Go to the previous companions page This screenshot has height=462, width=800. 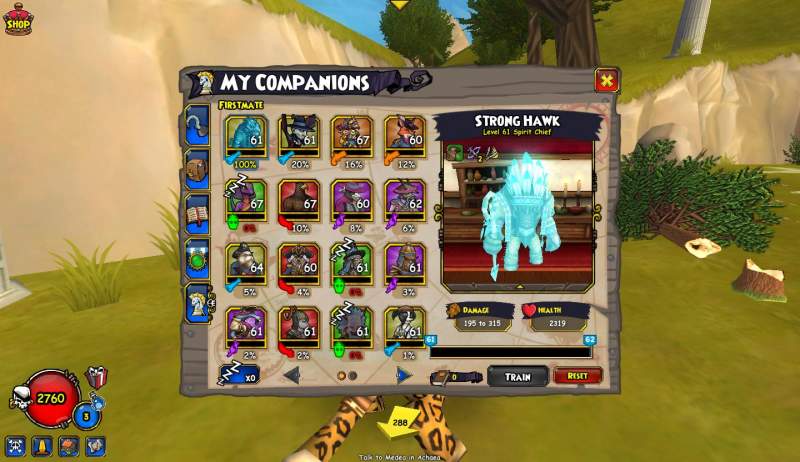(x=292, y=376)
